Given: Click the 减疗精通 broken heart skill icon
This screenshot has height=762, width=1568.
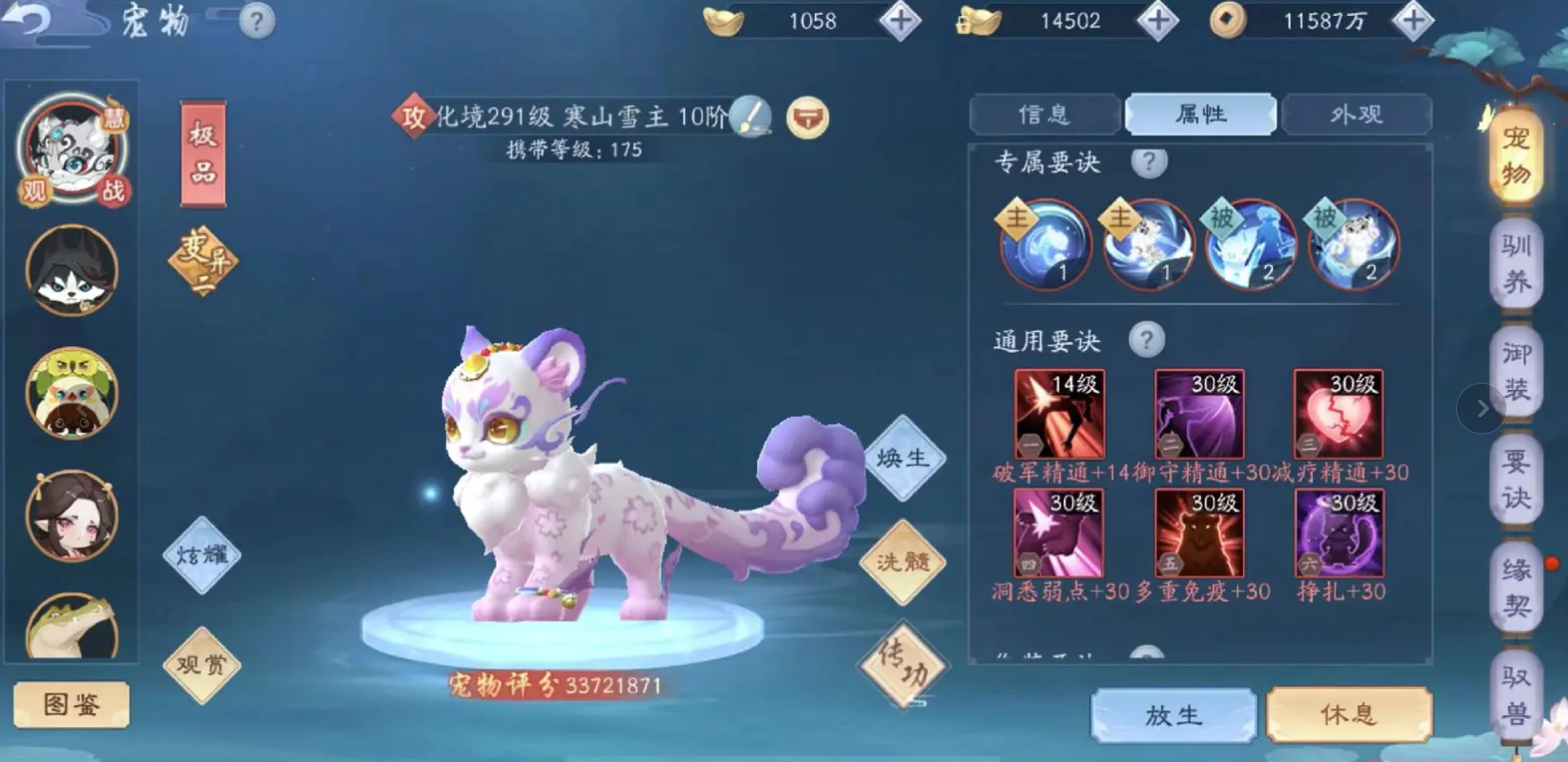Looking at the screenshot, I should coord(1336,411).
